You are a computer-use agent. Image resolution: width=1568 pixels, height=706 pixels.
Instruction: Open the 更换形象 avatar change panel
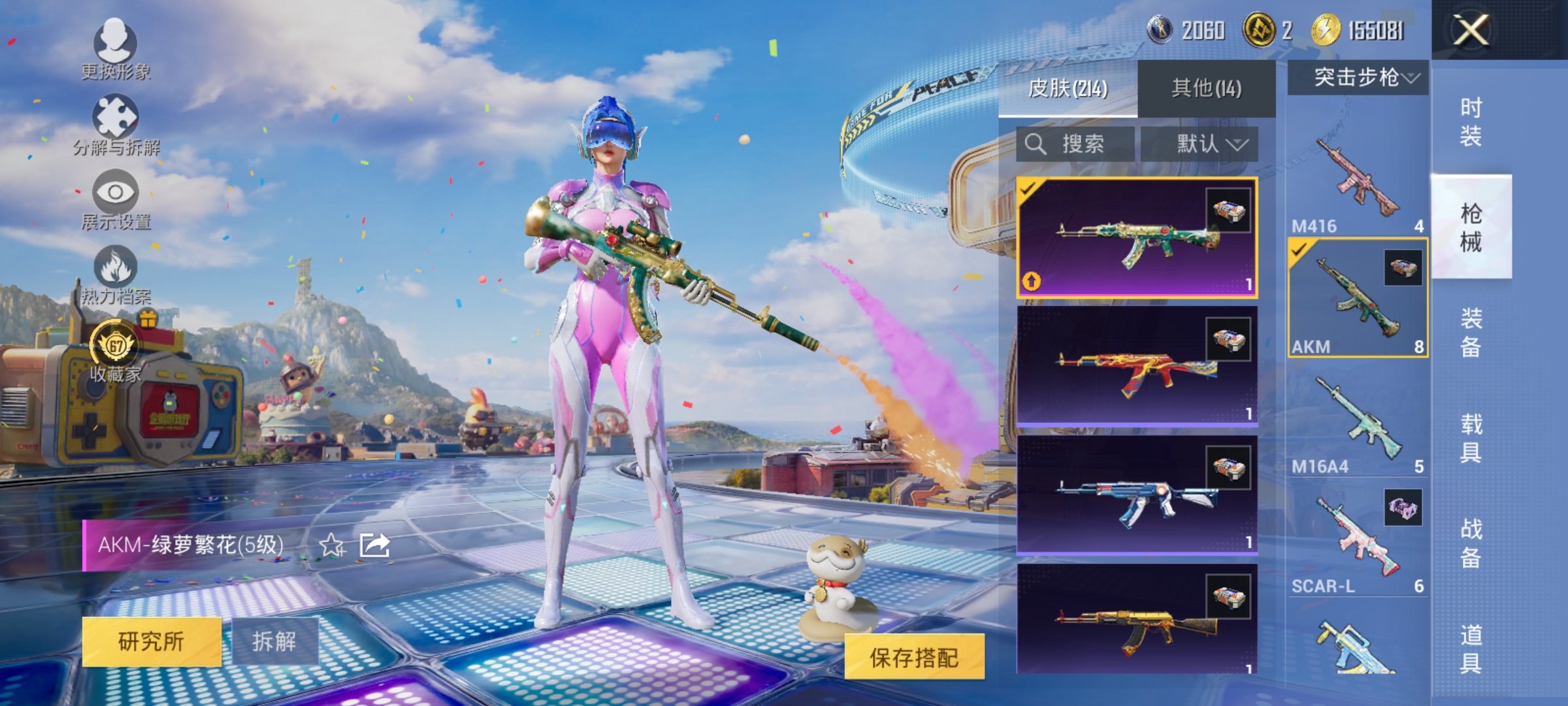tap(115, 46)
